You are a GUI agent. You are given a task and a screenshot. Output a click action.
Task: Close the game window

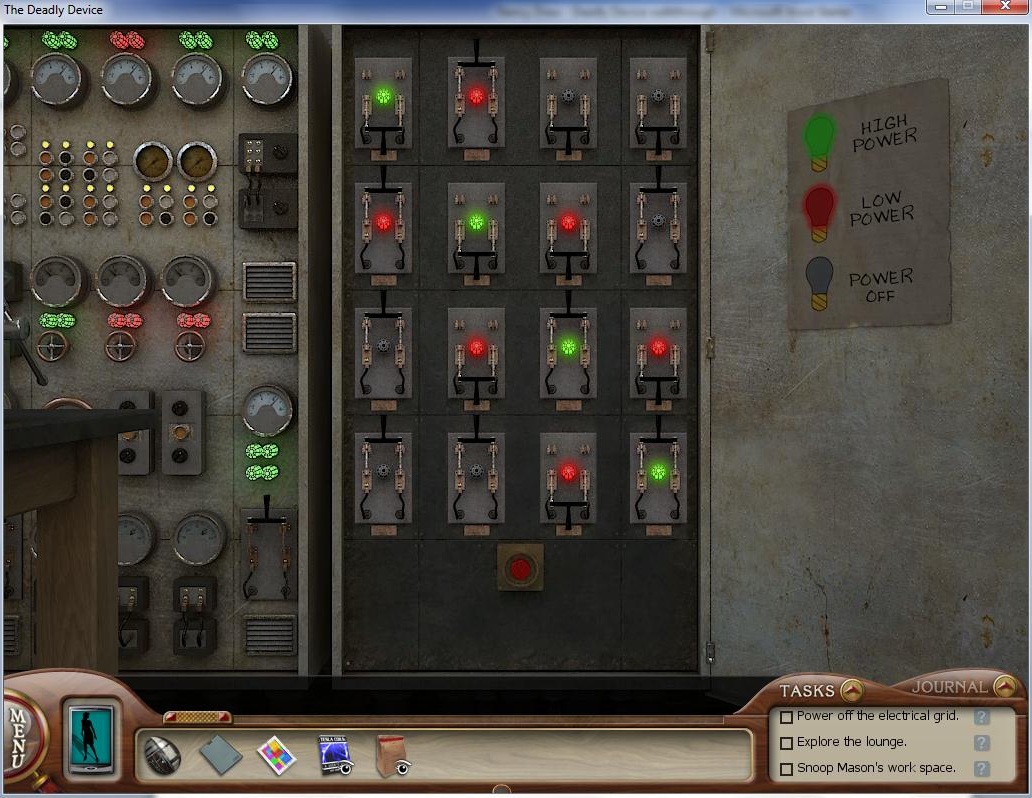(x=1005, y=7)
